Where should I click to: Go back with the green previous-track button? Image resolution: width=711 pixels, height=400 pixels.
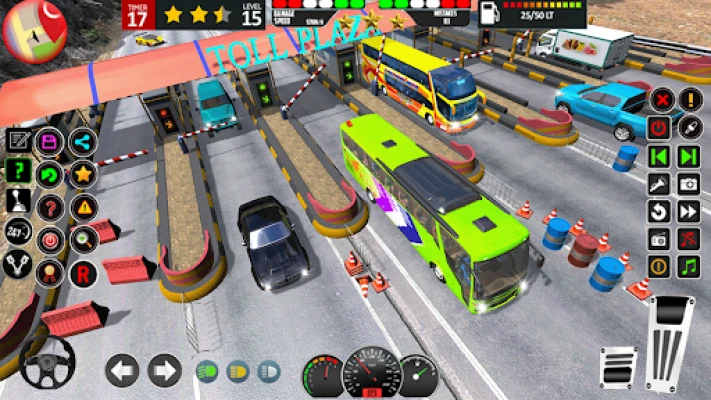(x=659, y=156)
